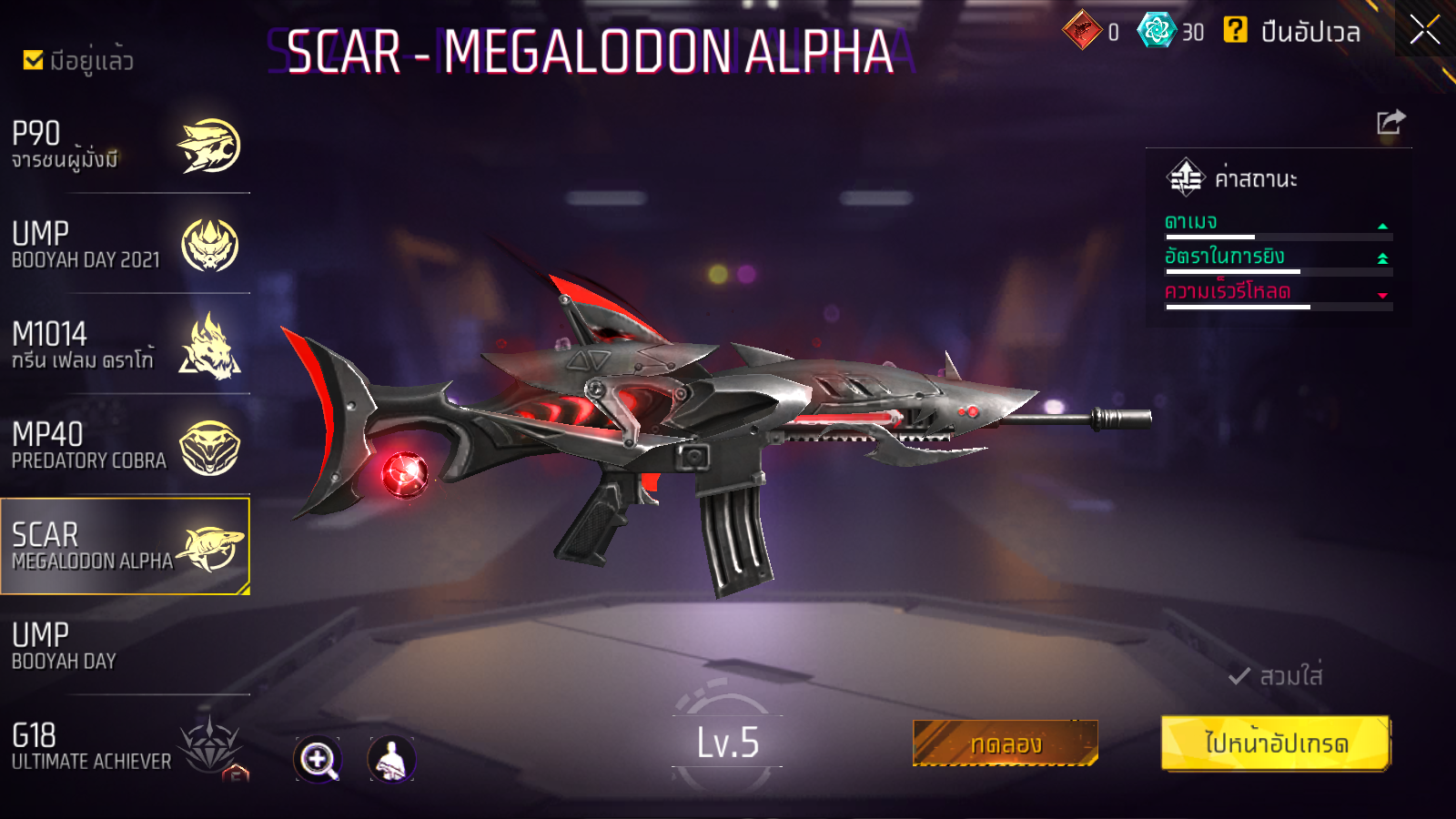
Task: Tap the red cube currency icon
Action: click(1082, 30)
